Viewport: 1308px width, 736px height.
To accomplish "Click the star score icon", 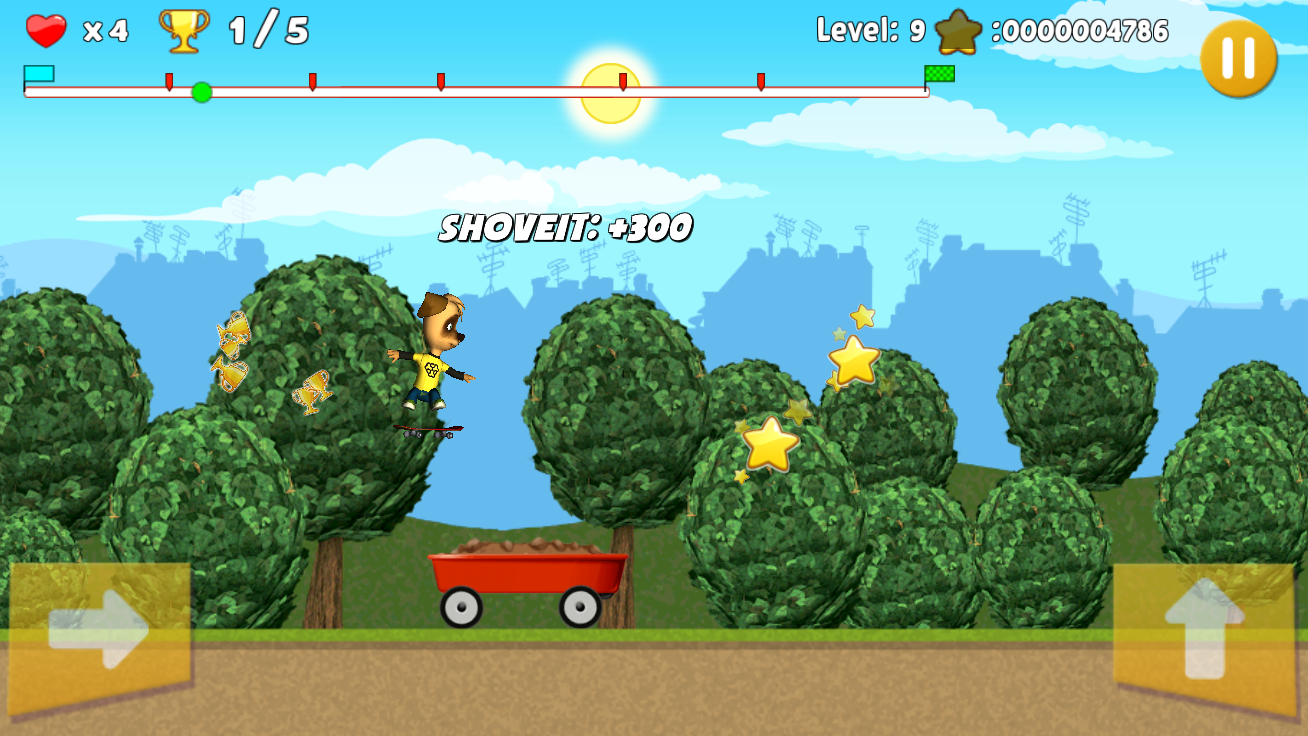I will (x=958, y=31).
